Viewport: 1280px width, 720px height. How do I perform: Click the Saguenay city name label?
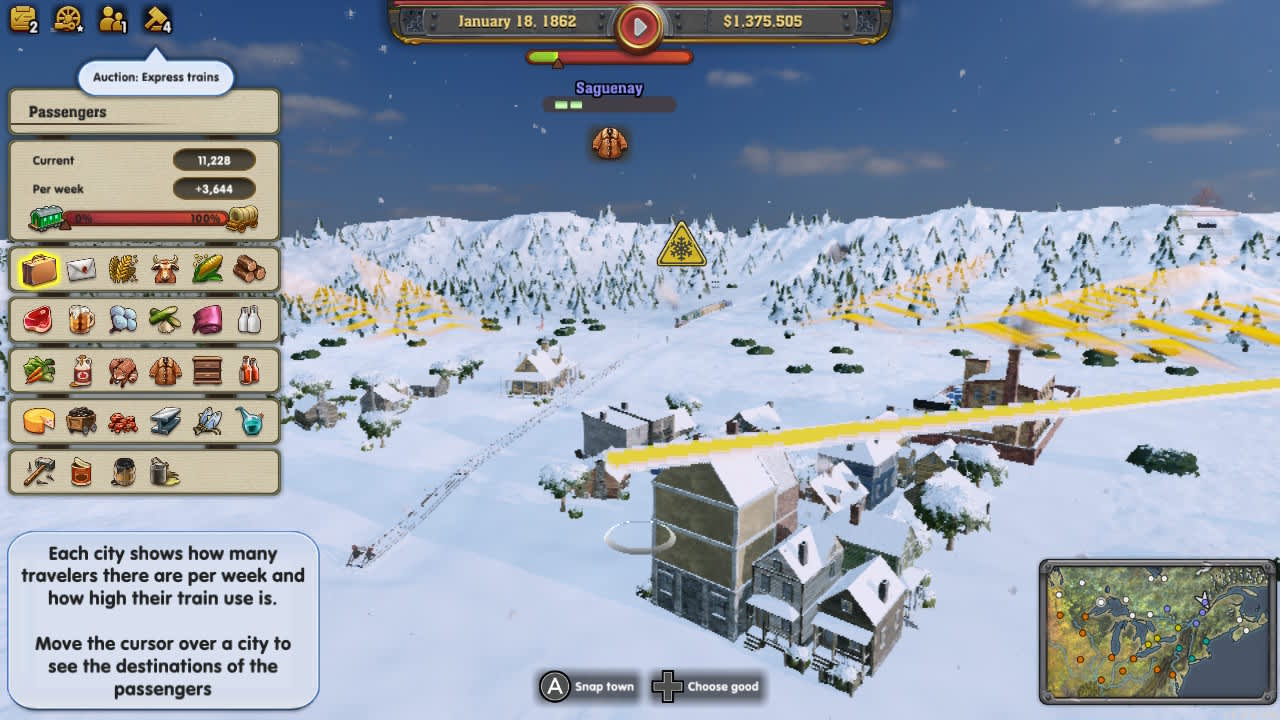(610, 88)
